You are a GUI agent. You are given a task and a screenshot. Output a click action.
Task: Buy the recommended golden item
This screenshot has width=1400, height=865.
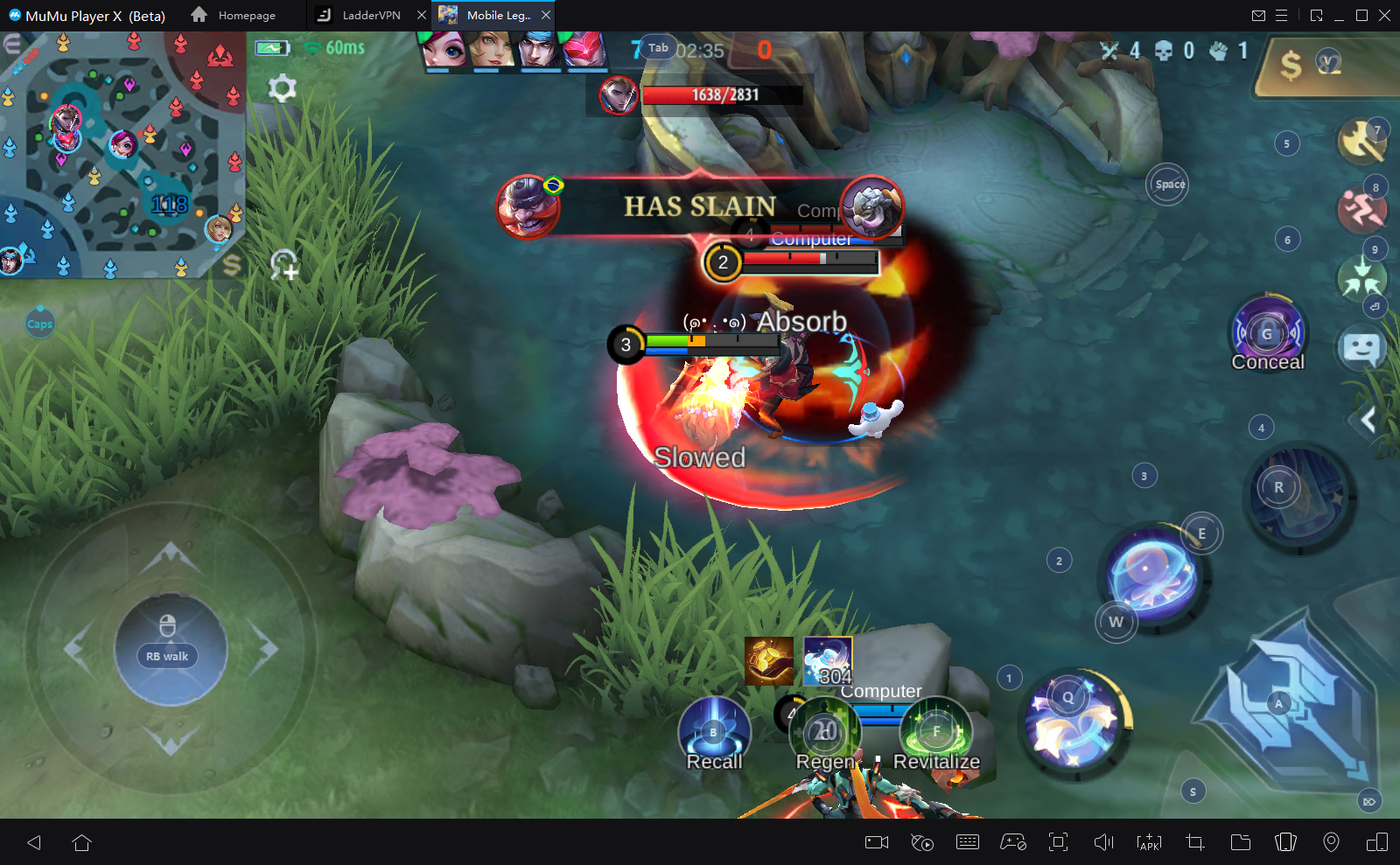click(x=769, y=660)
